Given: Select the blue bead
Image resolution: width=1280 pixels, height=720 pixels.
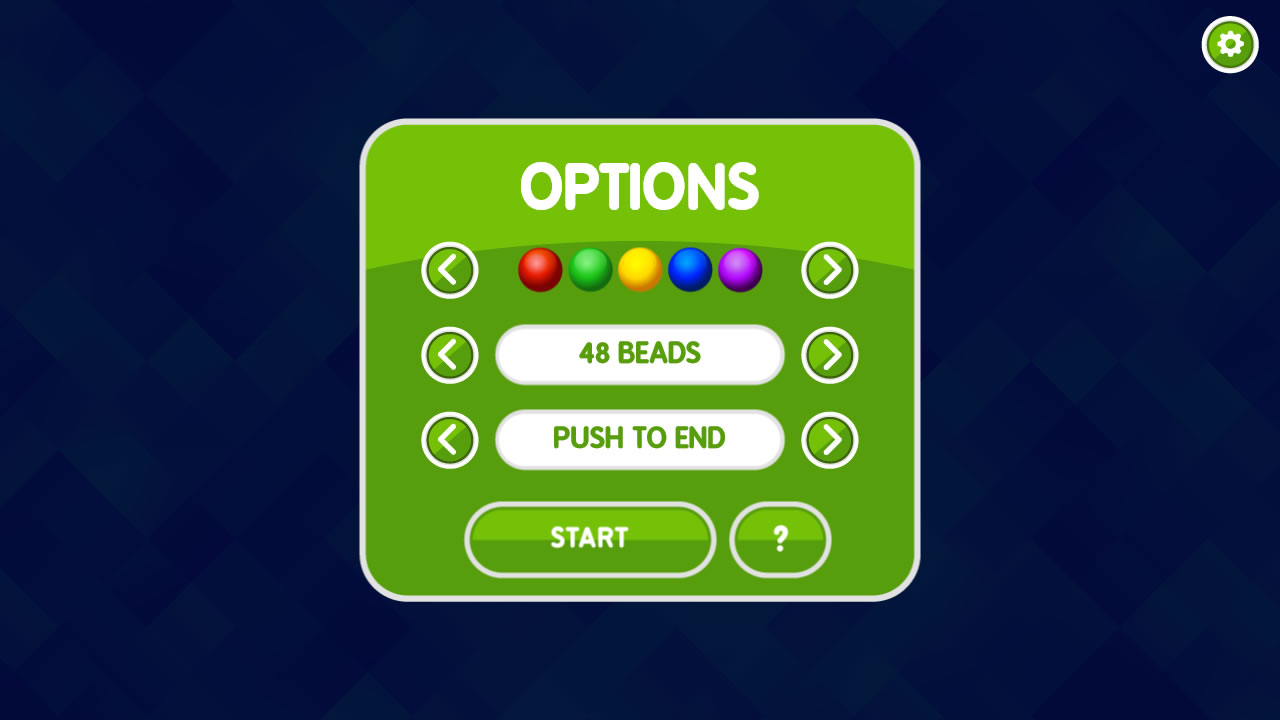Looking at the screenshot, I should 690,269.
